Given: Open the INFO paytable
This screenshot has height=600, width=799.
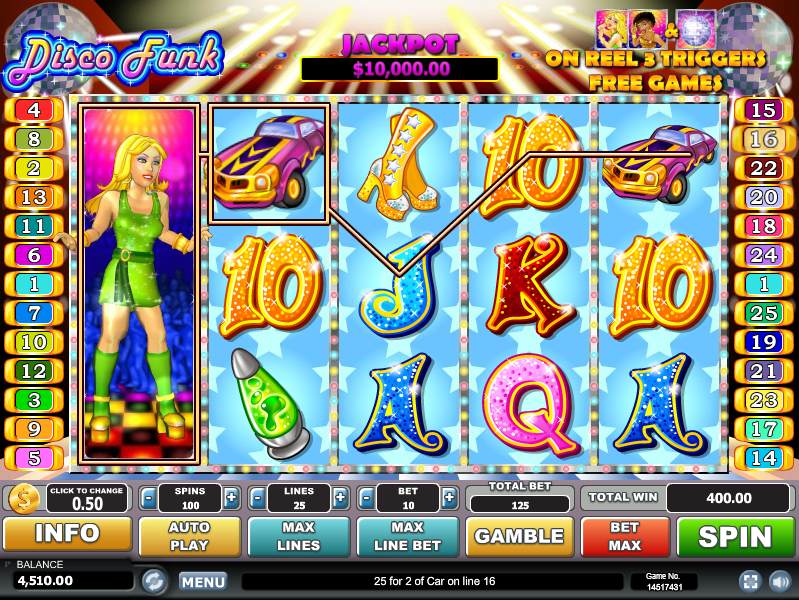Looking at the screenshot, I should click(x=67, y=535).
